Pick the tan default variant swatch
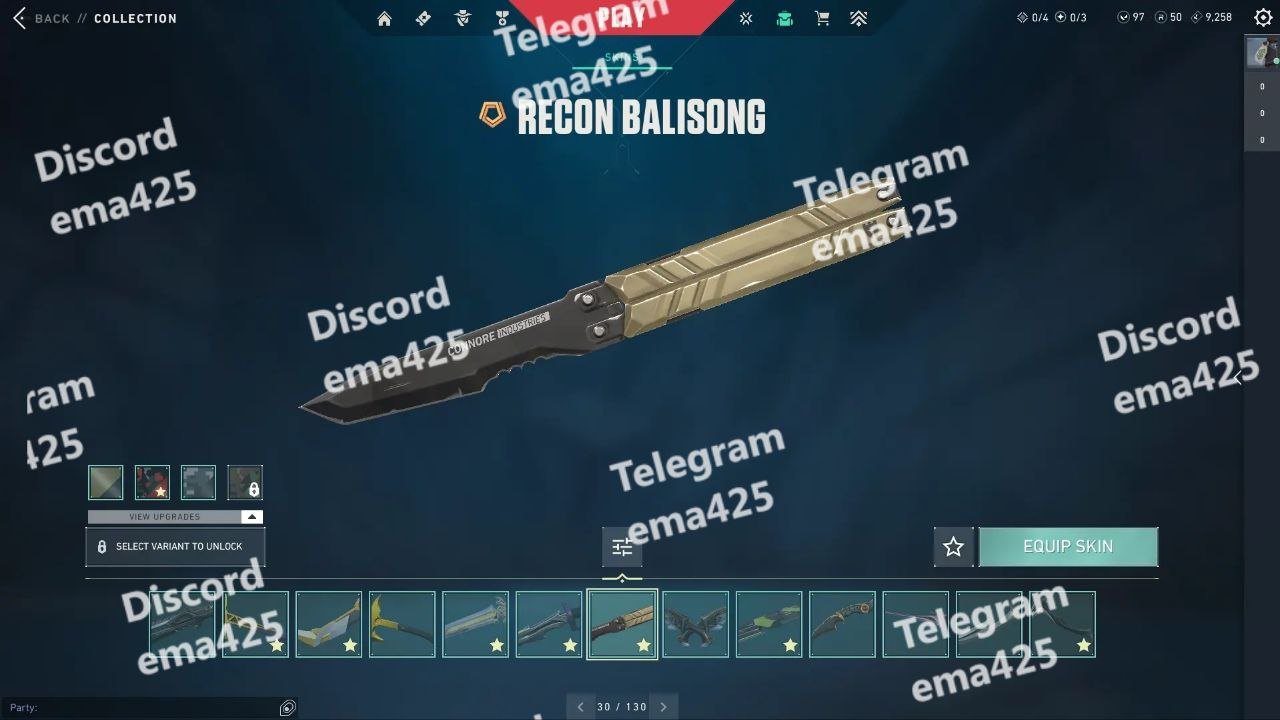1280x720 pixels. point(106,482)
